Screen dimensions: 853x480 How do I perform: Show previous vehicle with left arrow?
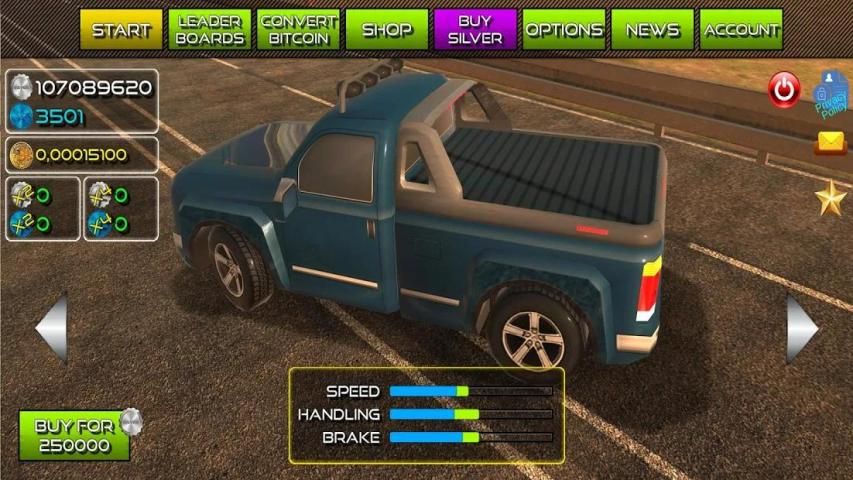coord(51,327)
